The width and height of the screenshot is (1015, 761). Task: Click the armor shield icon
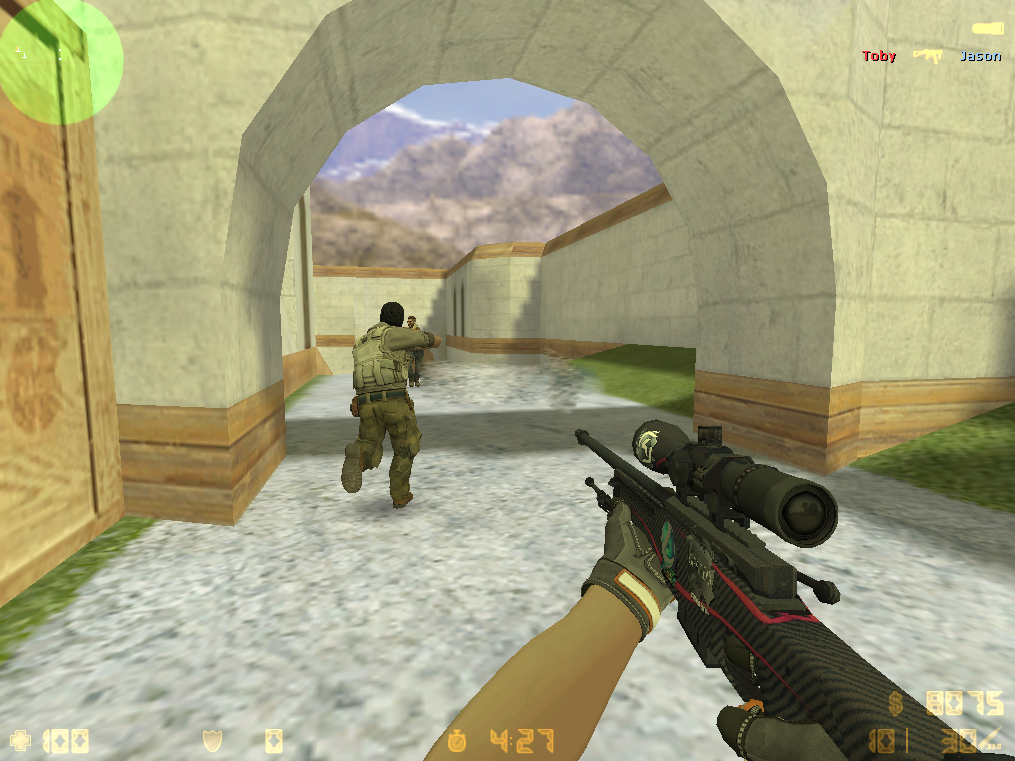[x=212, y=741]
